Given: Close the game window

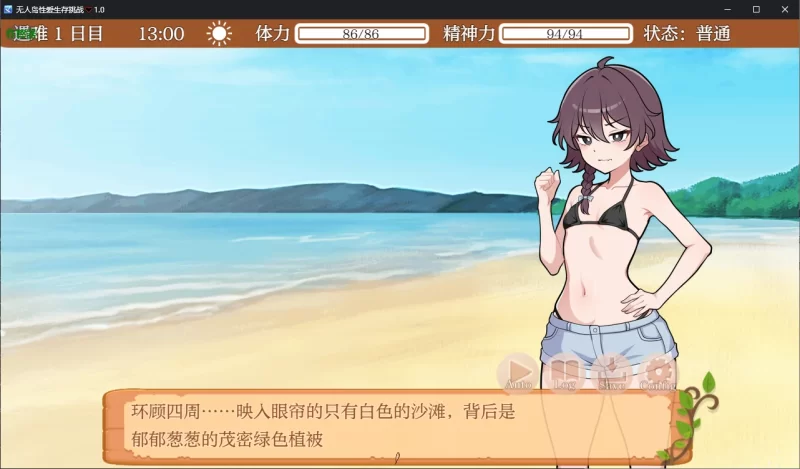Looking at the screenshot, I should 782,9.
